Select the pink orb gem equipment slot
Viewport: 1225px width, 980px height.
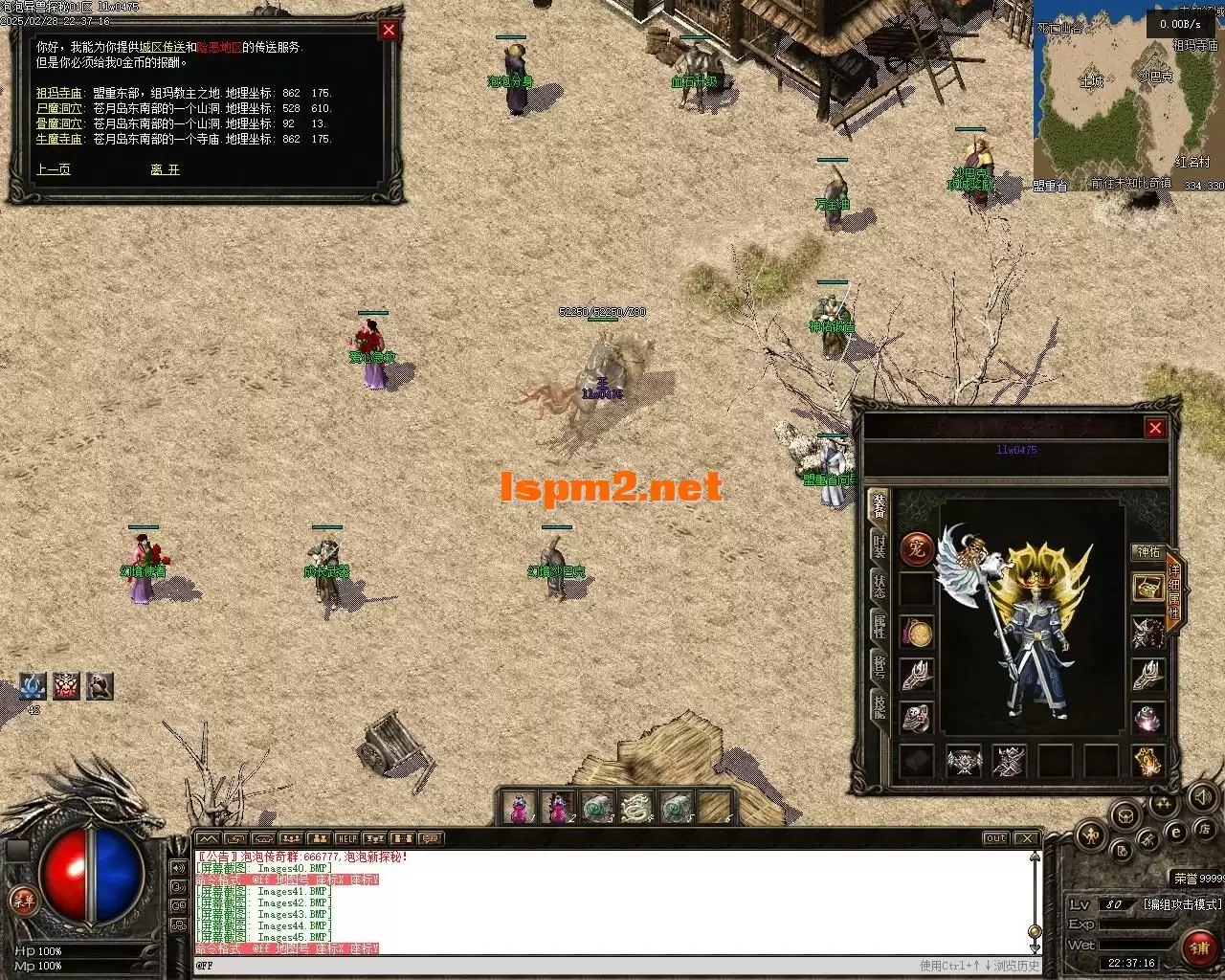click(1147, 718)
